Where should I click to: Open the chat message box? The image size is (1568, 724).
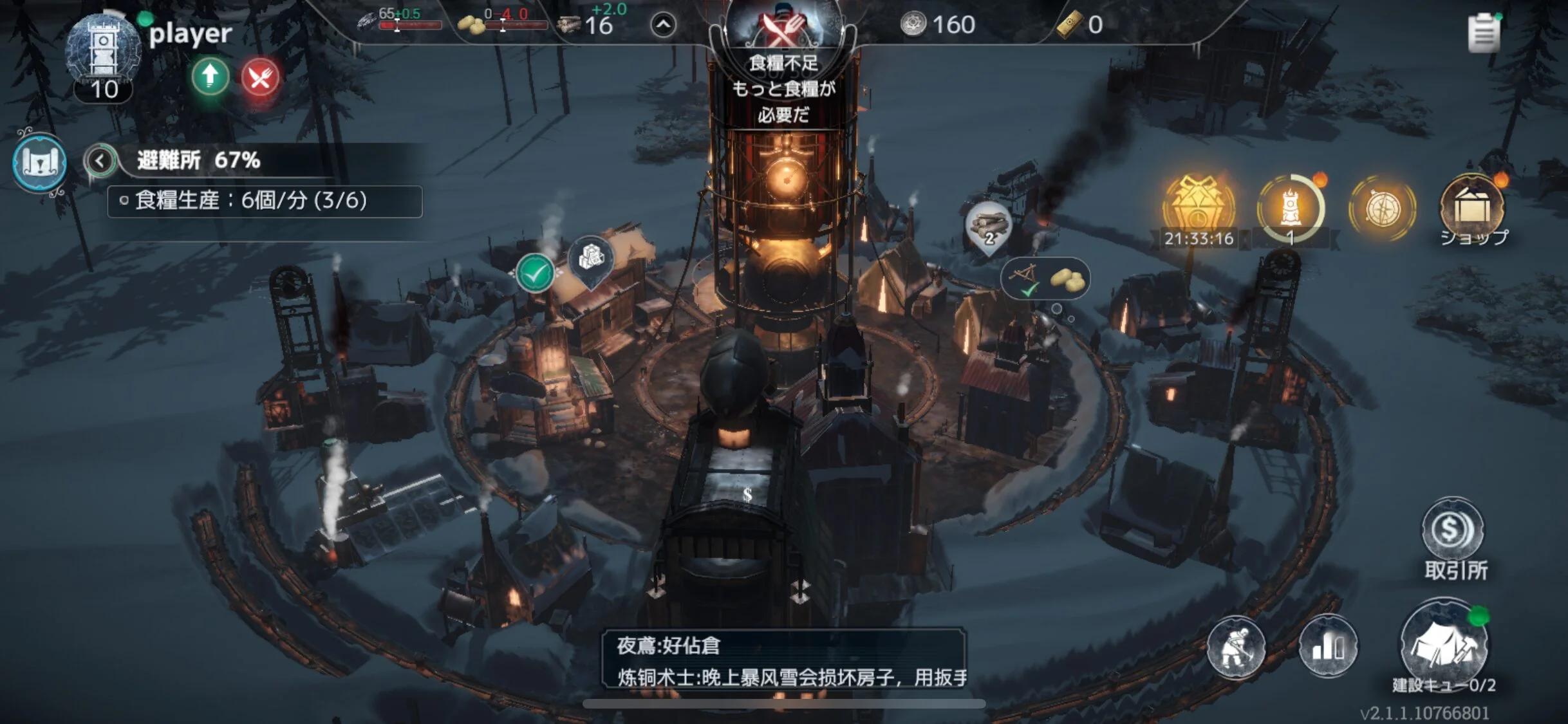(783, 660)
